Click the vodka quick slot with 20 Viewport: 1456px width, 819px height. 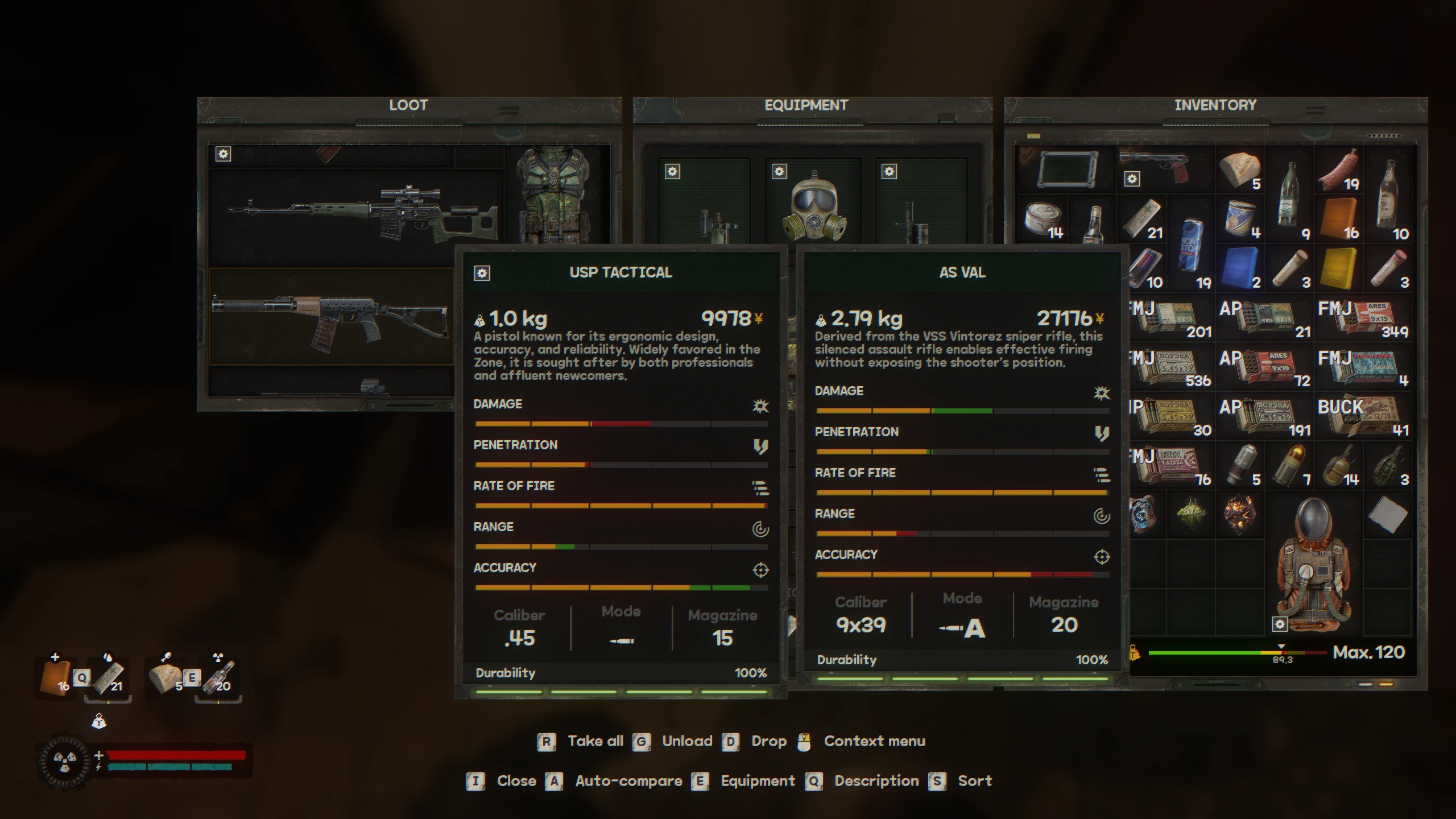pos(218,678)
